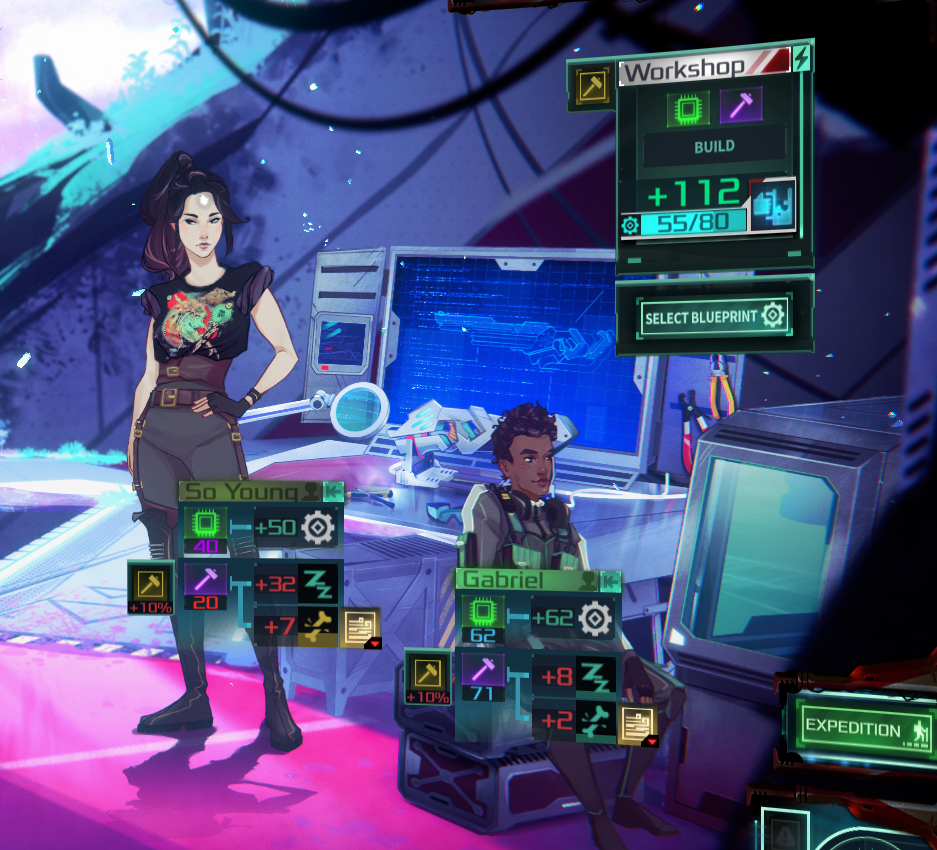Select So Young's purple hammer skill icon
This screenshot has height=850, width=937.
pos(205,580)
